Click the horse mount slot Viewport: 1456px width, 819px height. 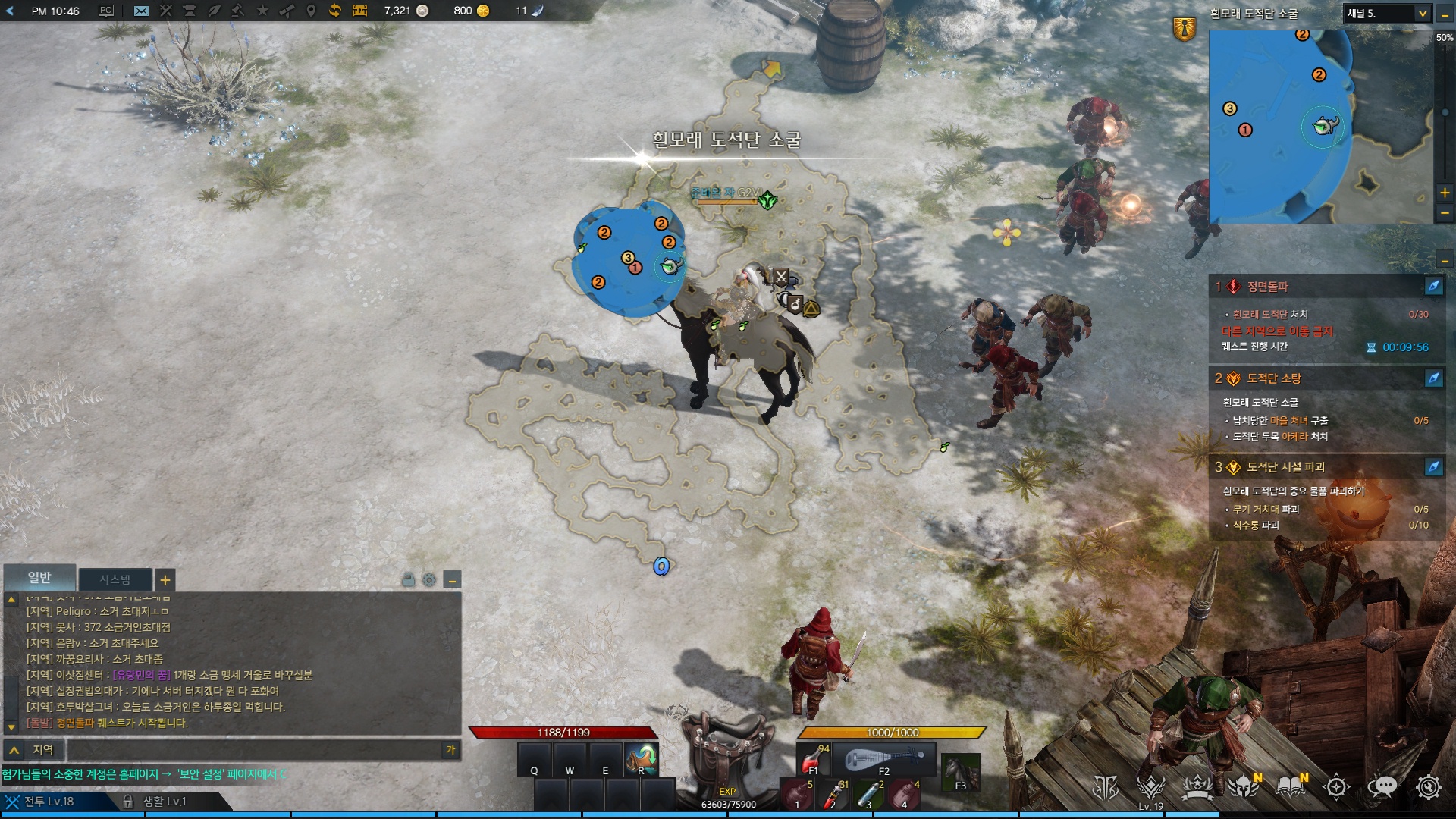[961, 772]
